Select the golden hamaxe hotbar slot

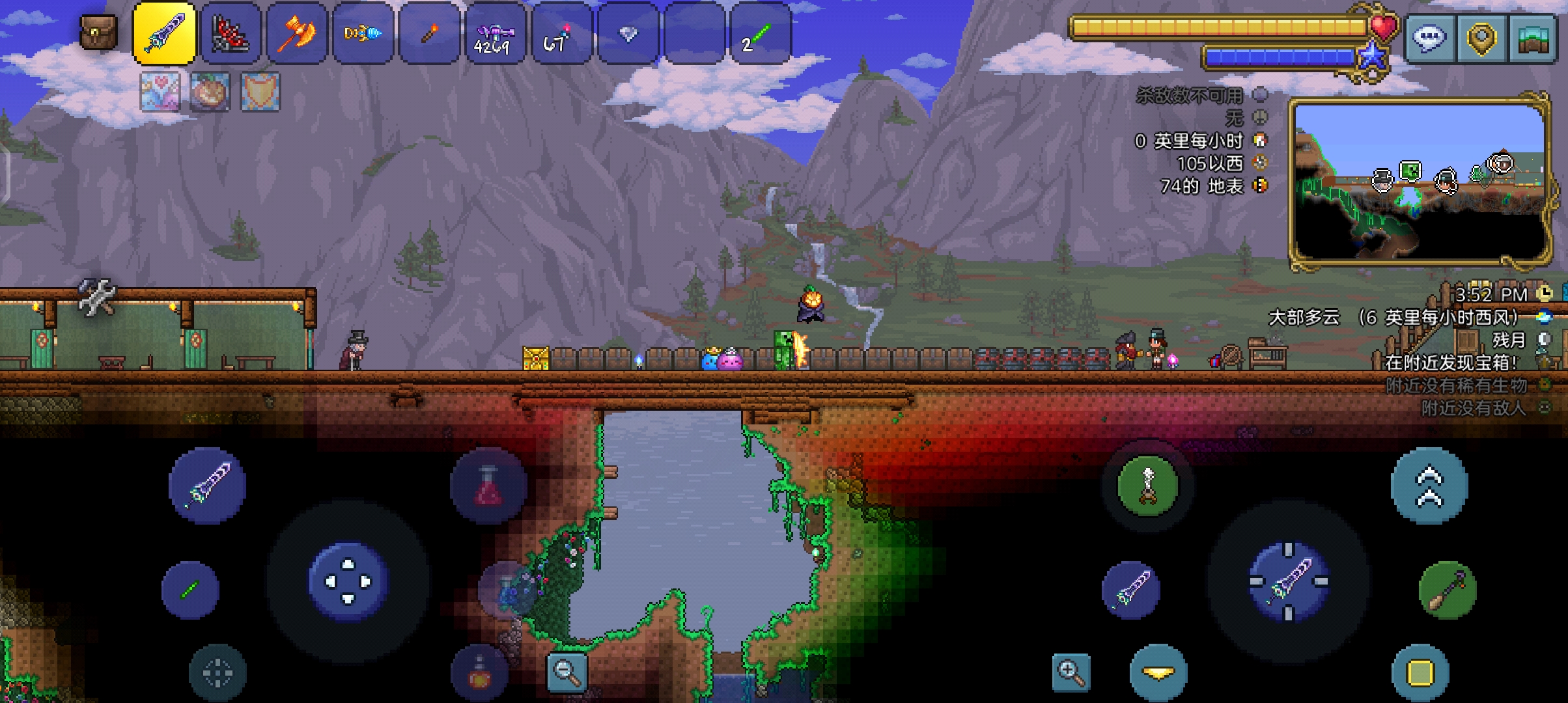pyautogui.click(x=297, y=33)
